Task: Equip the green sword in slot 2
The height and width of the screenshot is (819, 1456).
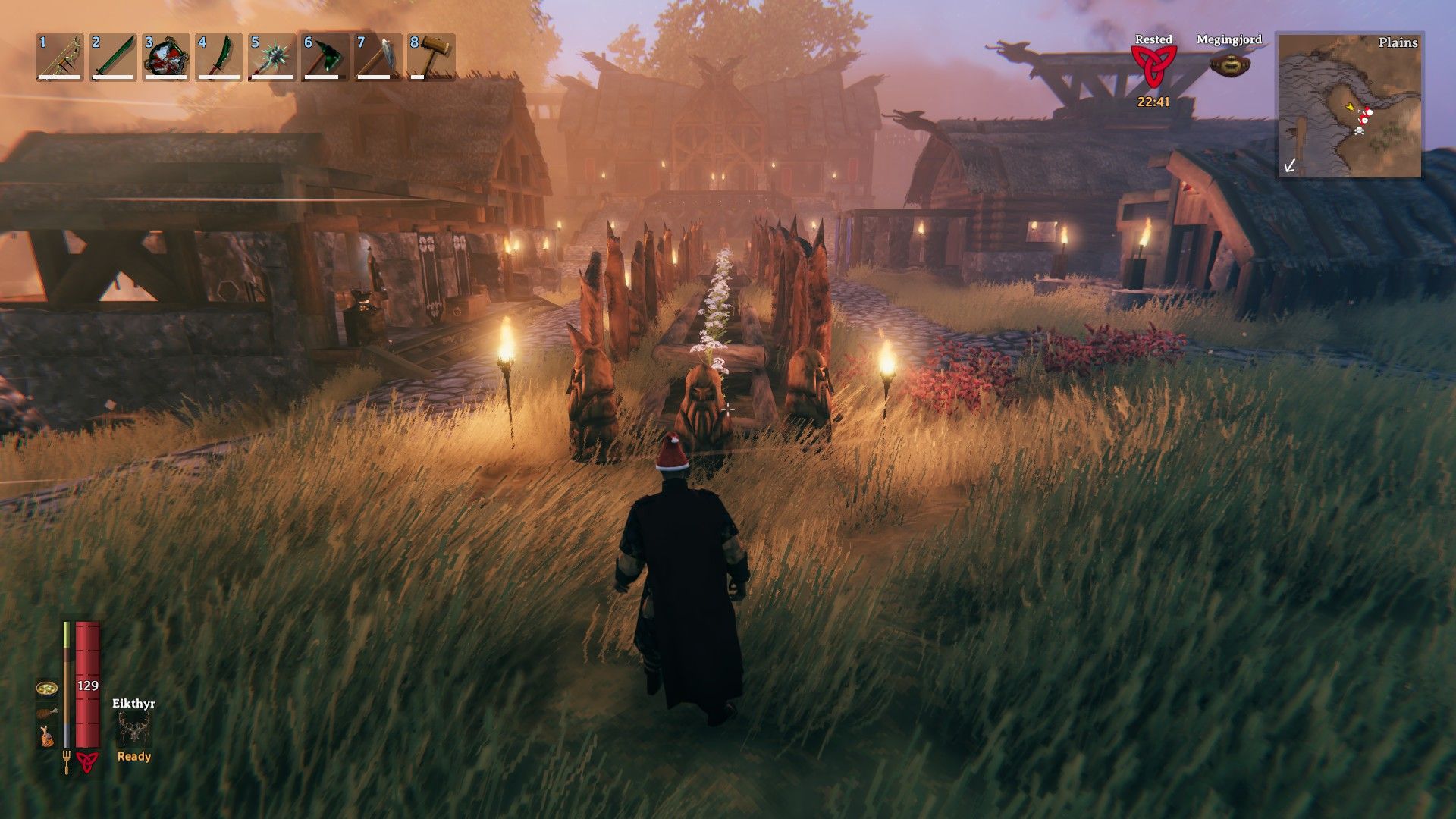Action: (114, 57)
